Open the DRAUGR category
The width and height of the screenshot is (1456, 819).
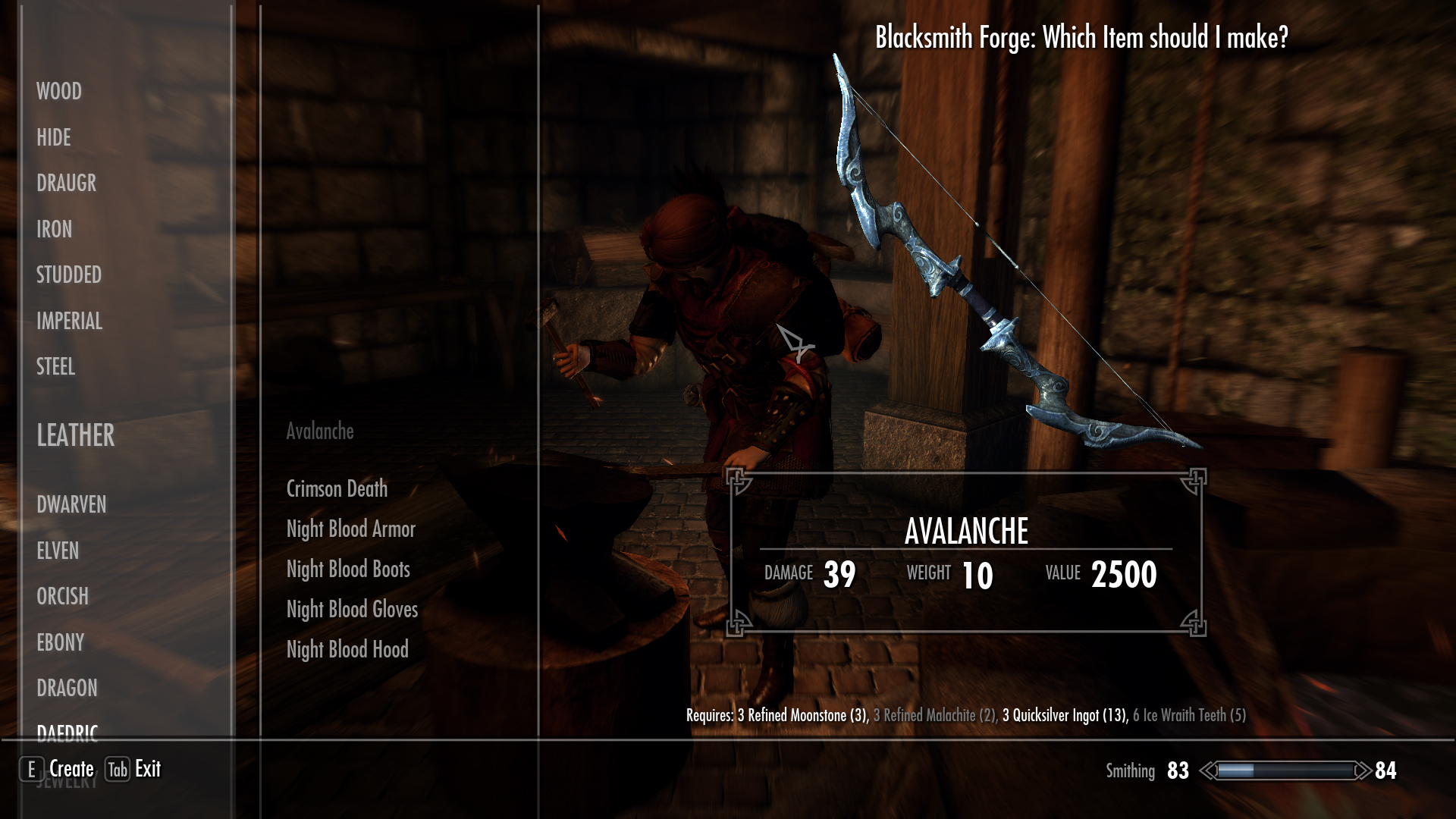(67, 184)
